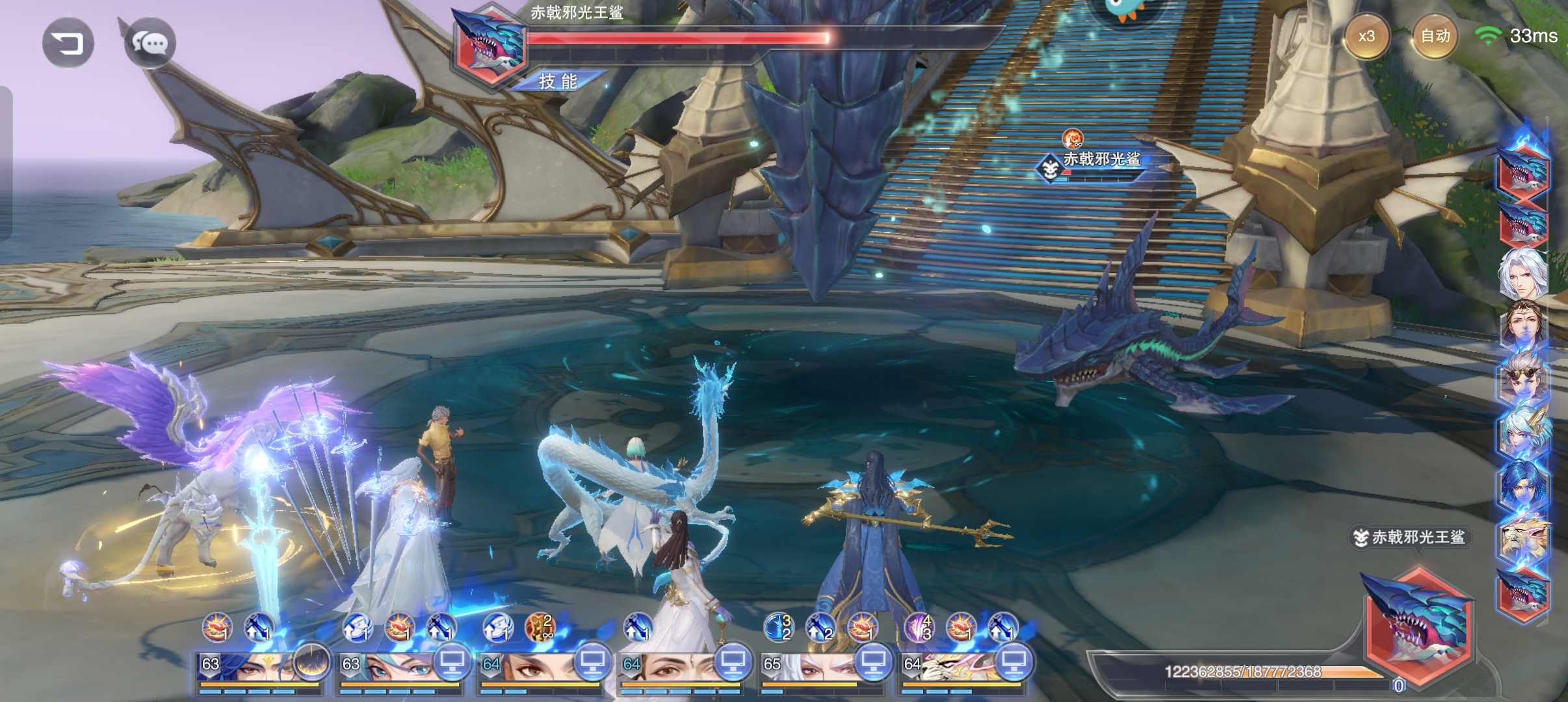The image size is (1568, 702).
Task: Activate the flame-rain ultimate skill orb
Action: tap(311, 662)
